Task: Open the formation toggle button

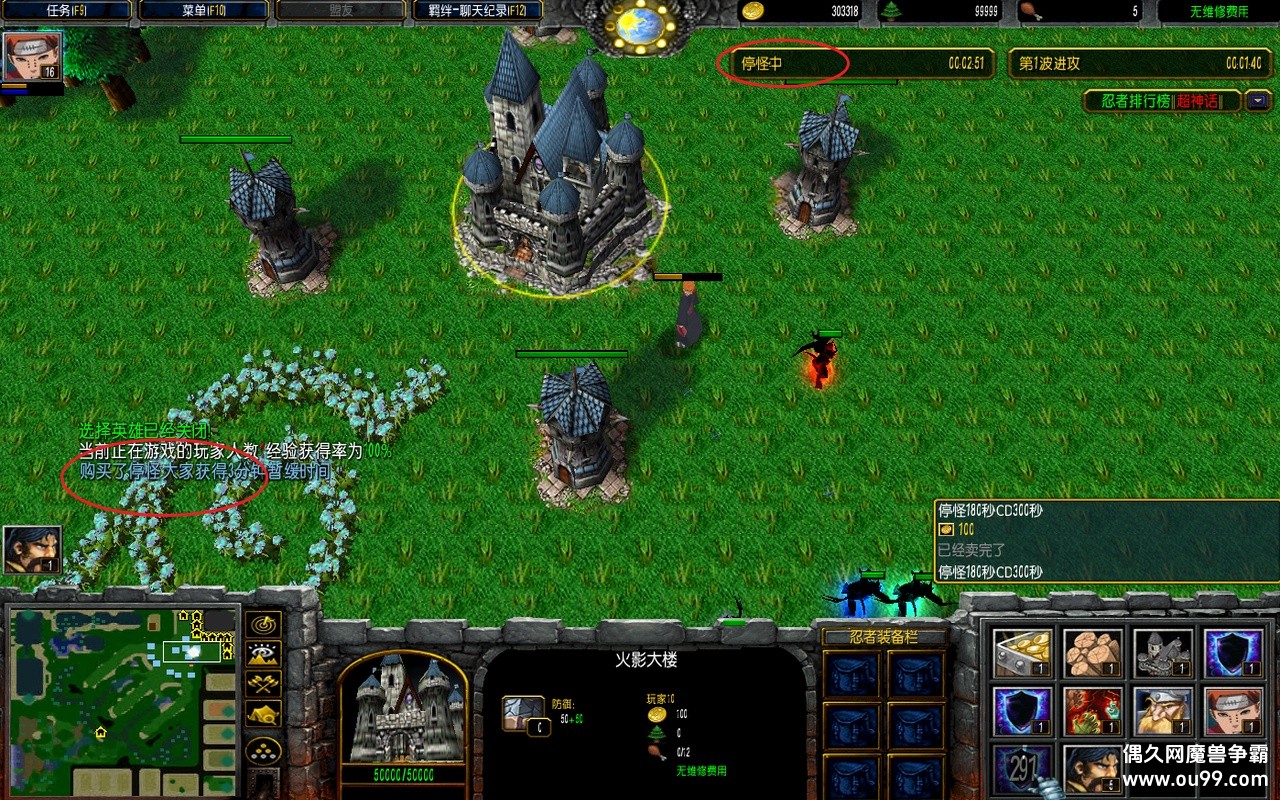Action: [x=264, y=750]
